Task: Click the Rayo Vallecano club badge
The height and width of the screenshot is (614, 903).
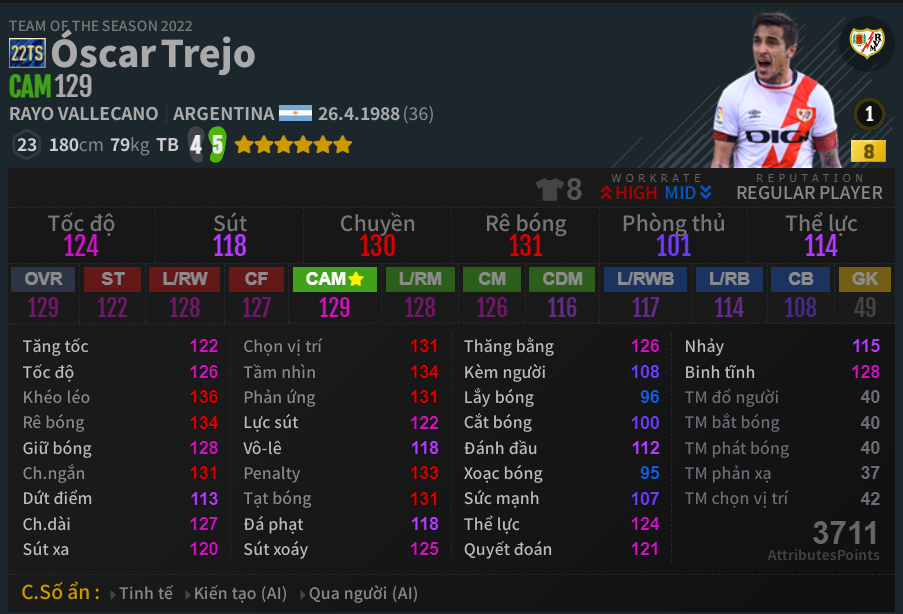Action: point(866,42)
